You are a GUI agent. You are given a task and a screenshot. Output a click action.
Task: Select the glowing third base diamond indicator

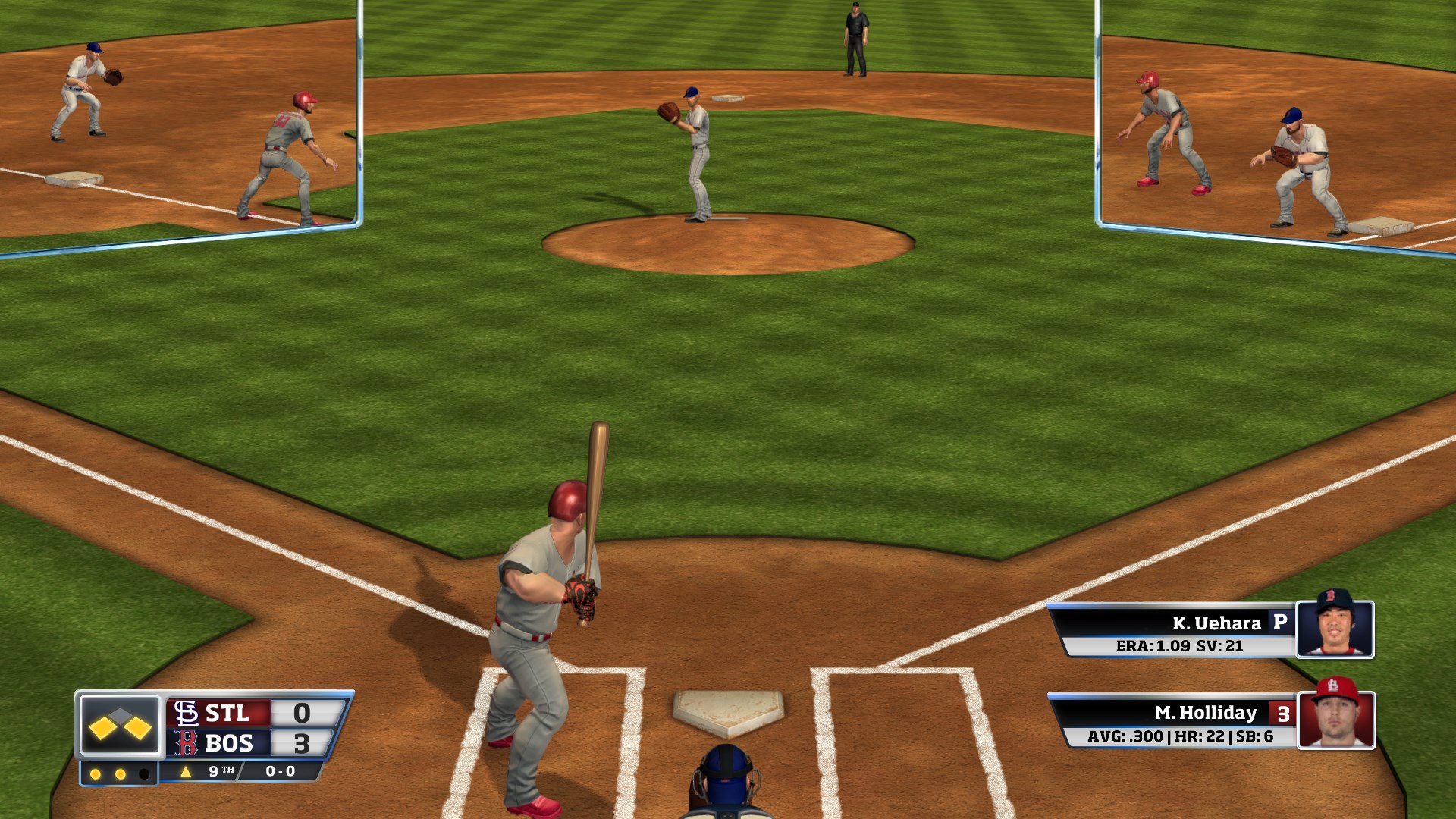click(104, 727)
